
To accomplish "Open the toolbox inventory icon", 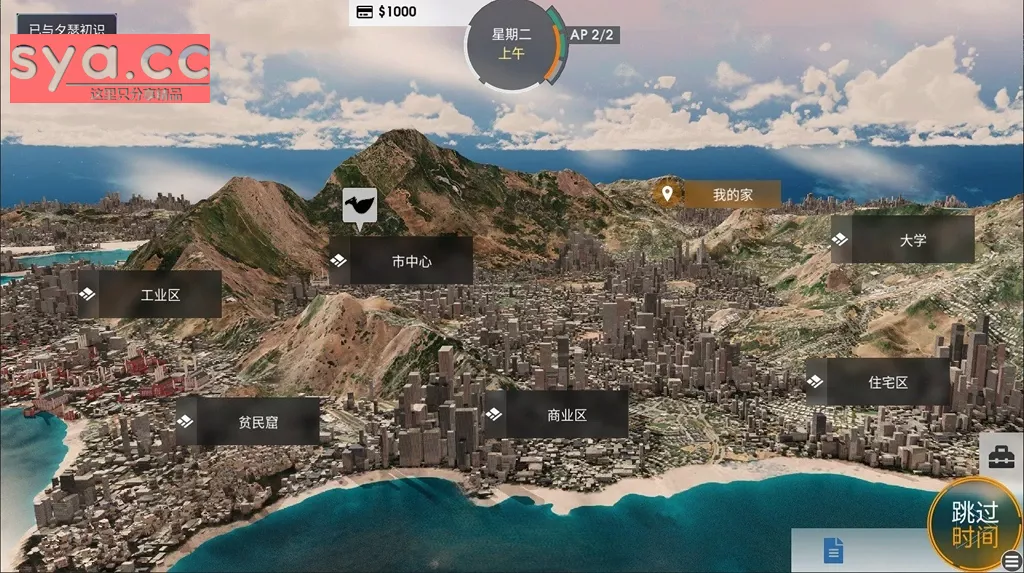I will point(1001,459).
